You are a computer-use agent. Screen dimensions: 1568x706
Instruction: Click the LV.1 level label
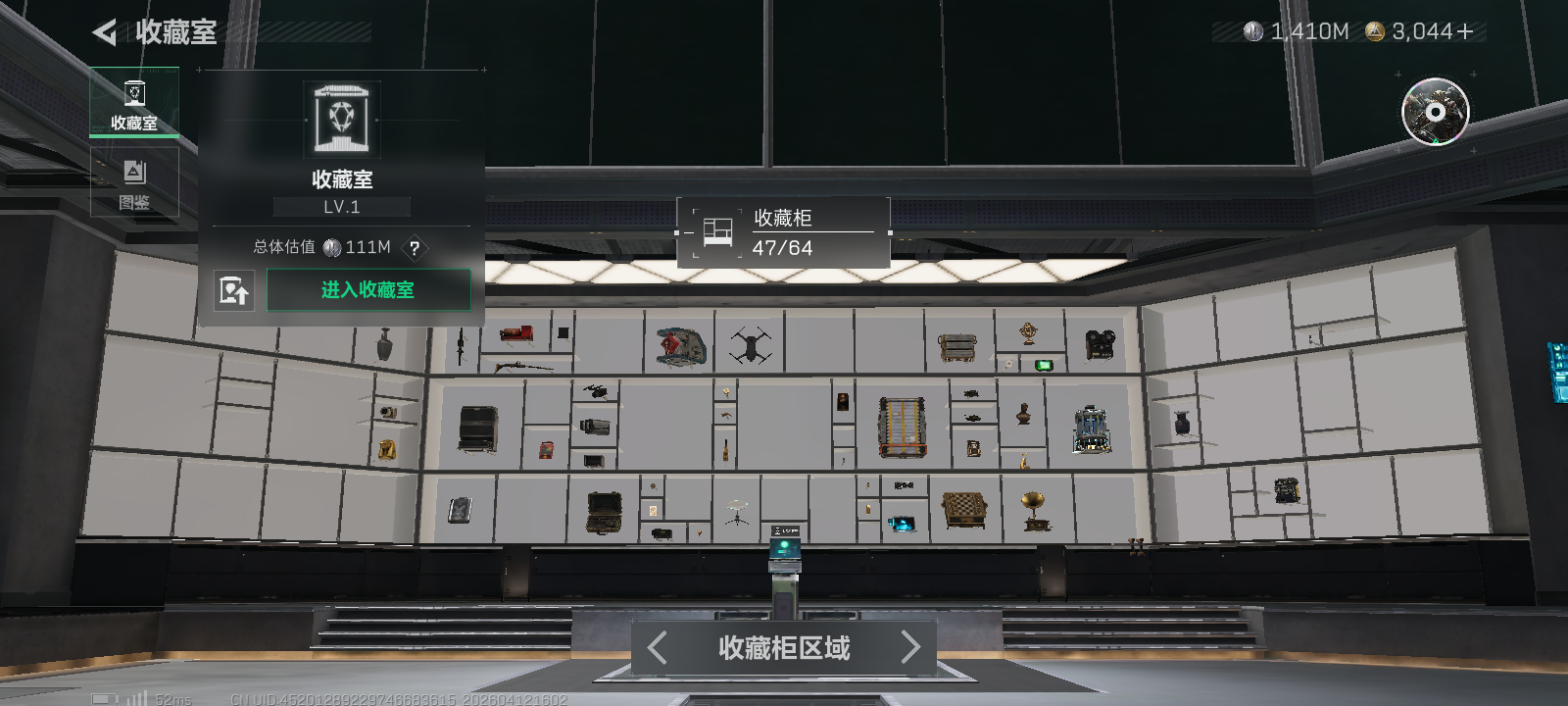[341, 206]
